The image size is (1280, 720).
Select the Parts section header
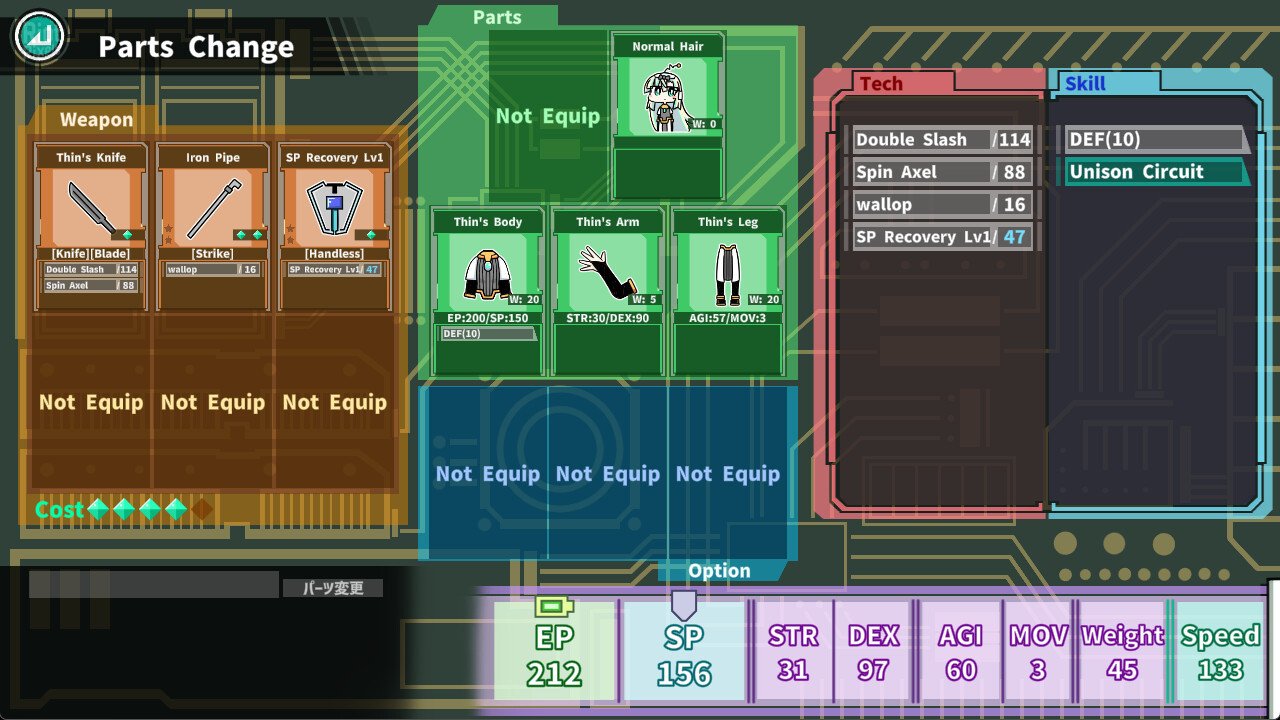pos(497,17)
